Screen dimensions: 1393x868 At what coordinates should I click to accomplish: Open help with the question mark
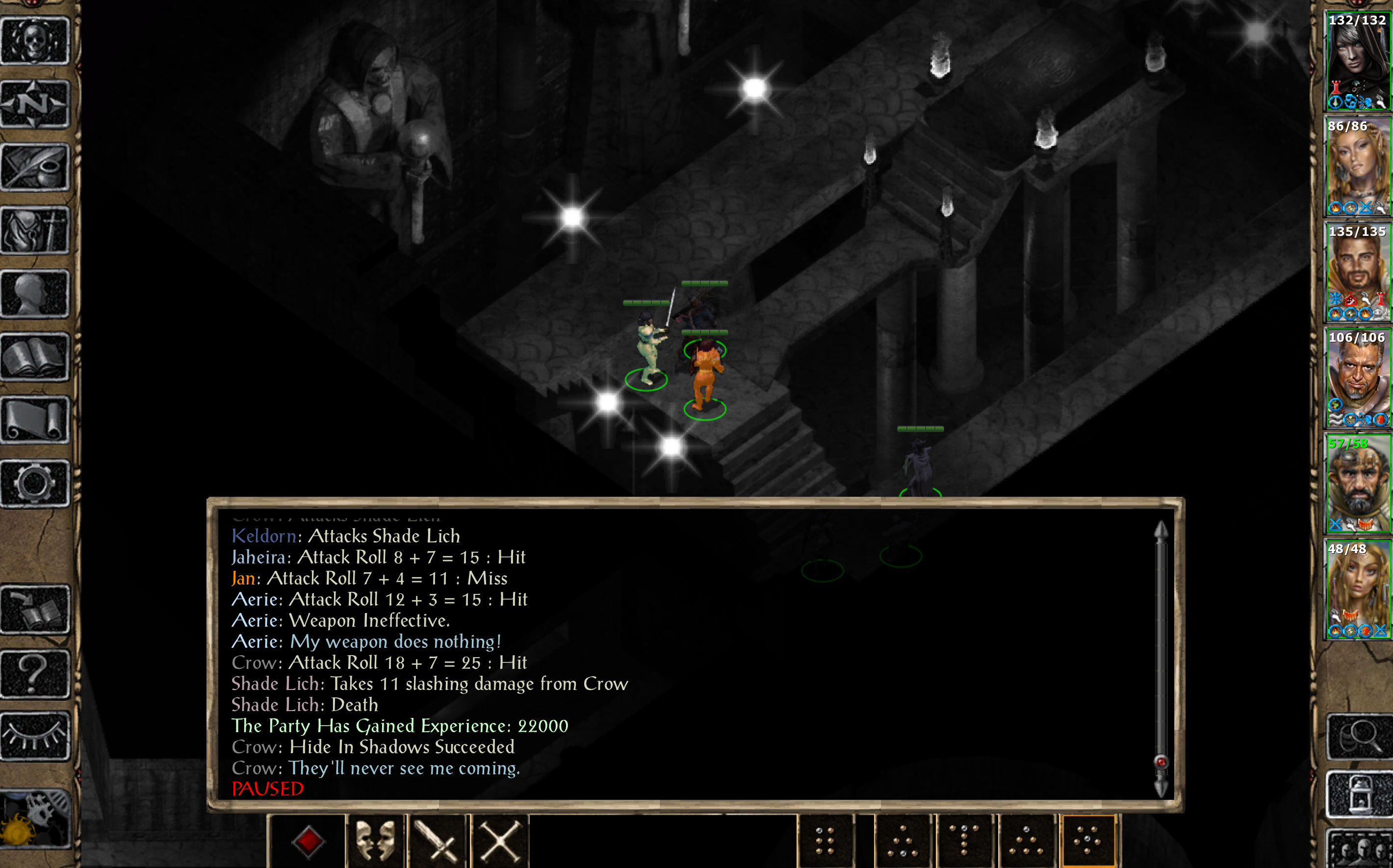coord(35,673)
